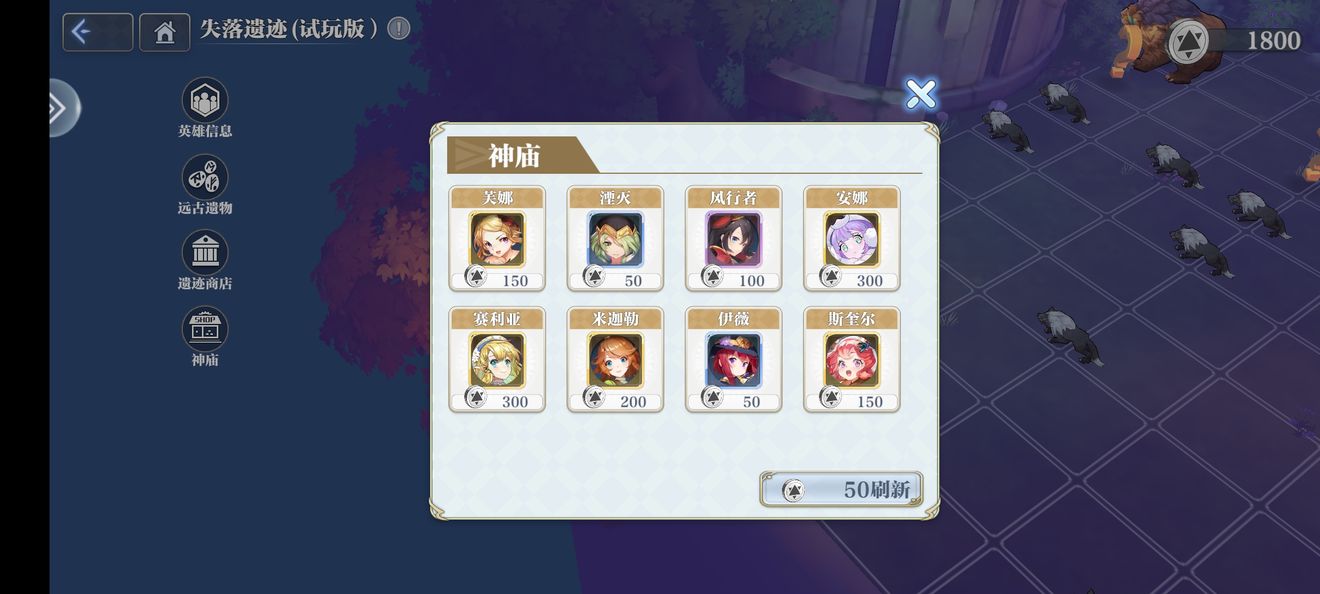Expand the left side panel arrow
Image resolution: width=1320 pixels, height=594 pixels.
60,108
